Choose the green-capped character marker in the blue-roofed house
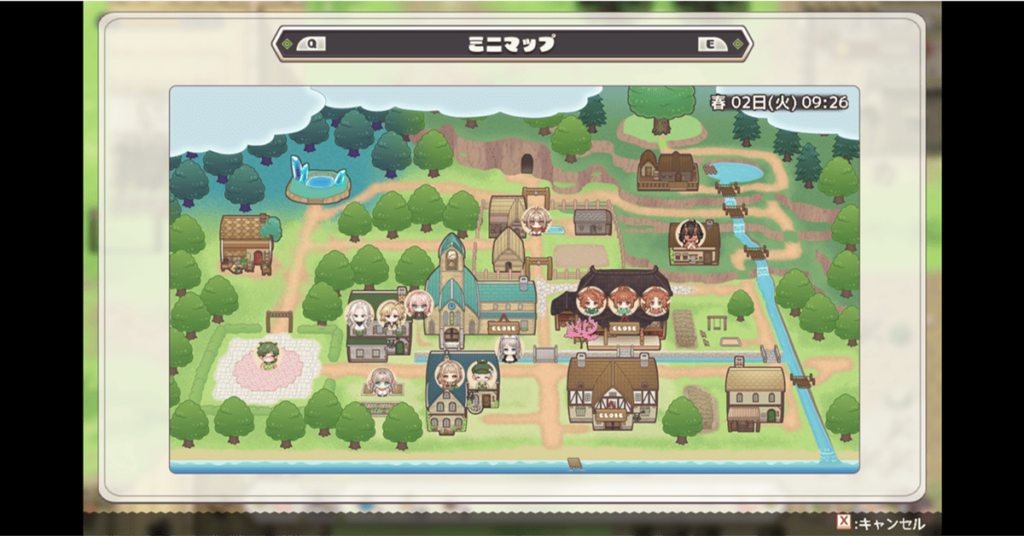The height and width of the screenshot is (536, 1024). coord(482,376)
